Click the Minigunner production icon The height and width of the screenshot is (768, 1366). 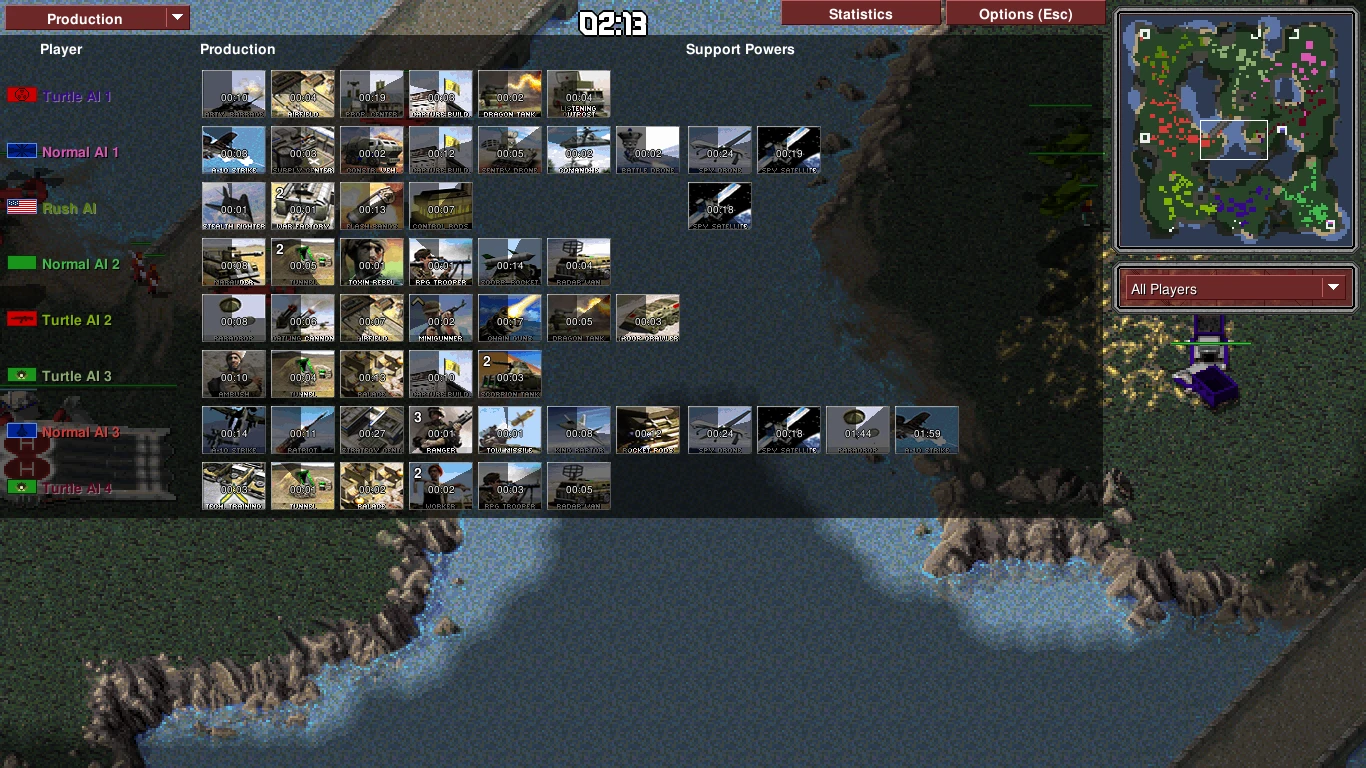click(x=441, y=319)
